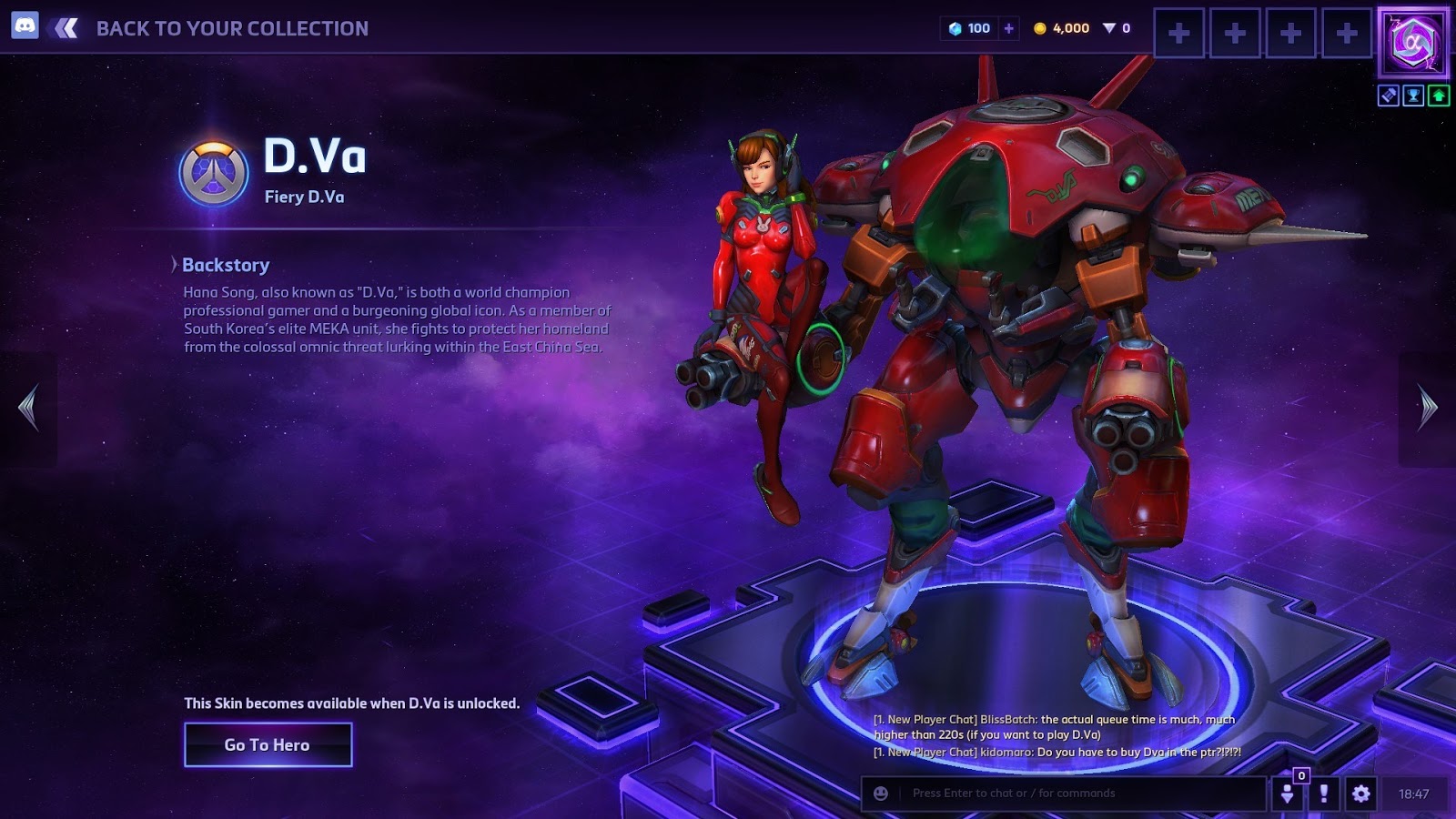Click the double-chevron back arrow
The width and height of the screenshot is (1456, 819).
pos(64,28)
